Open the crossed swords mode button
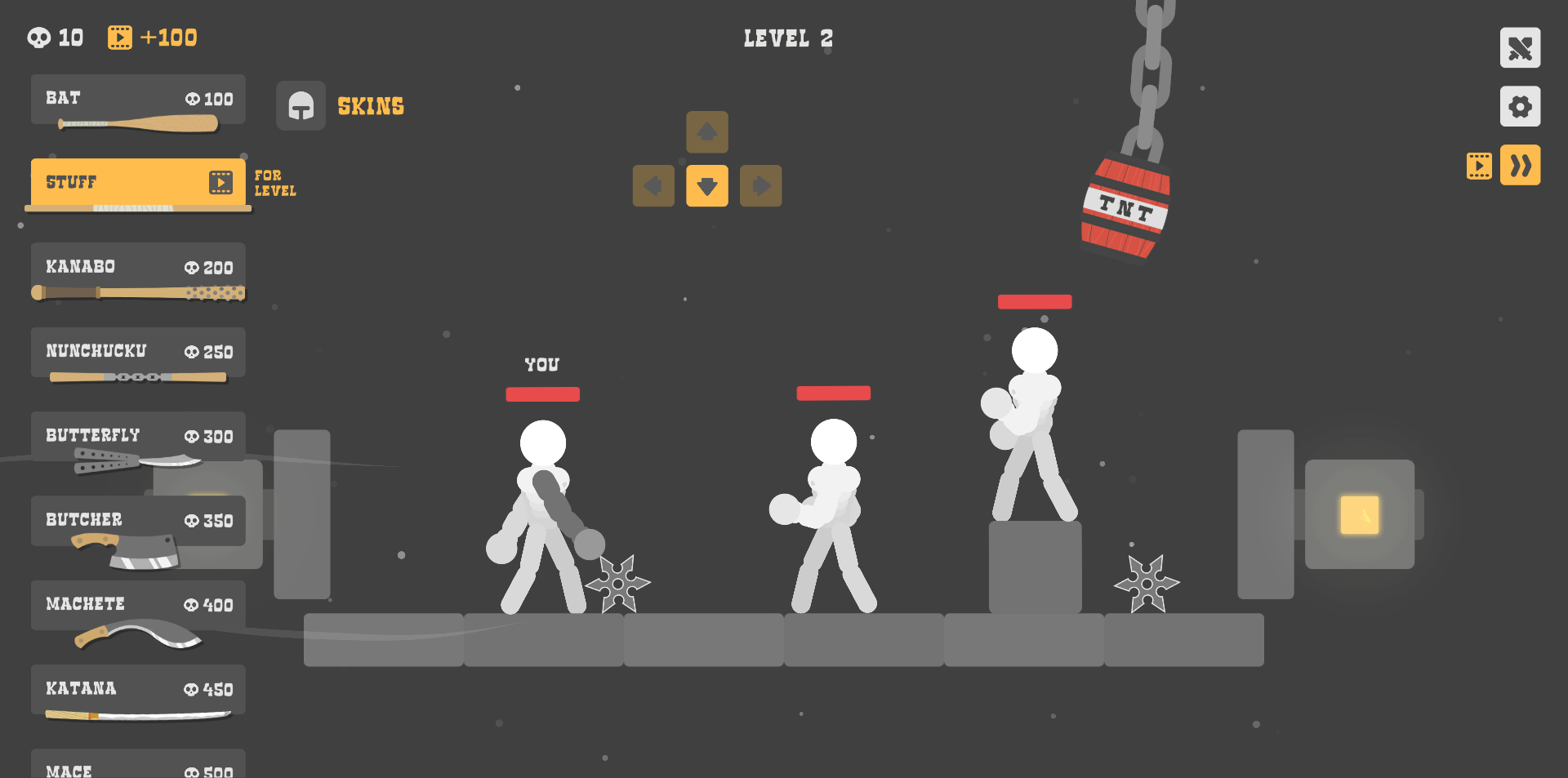1568x778 pixels. pyautogui.click(x=1520, y=48)
